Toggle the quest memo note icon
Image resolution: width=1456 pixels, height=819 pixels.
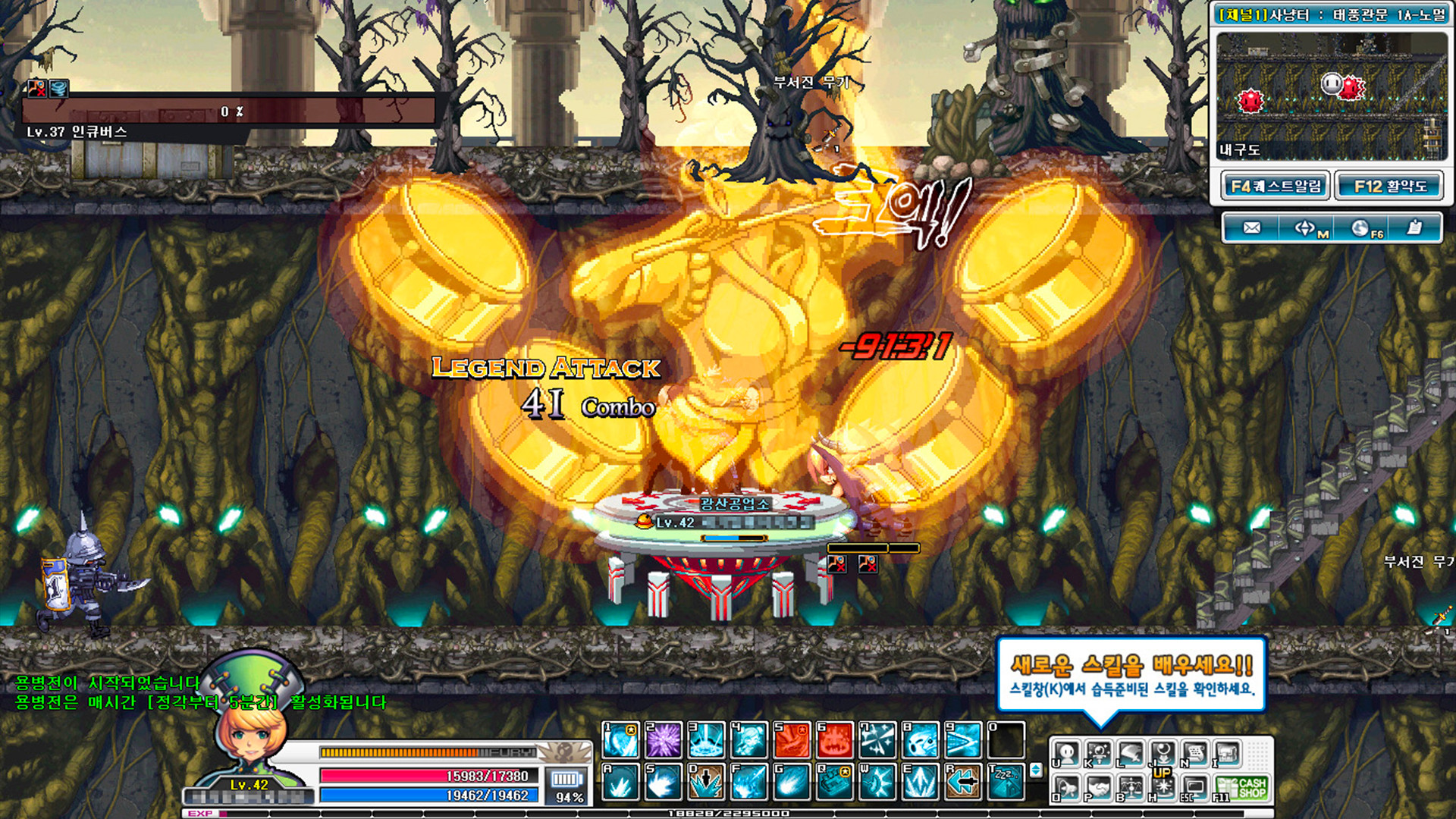point(1414,227)
